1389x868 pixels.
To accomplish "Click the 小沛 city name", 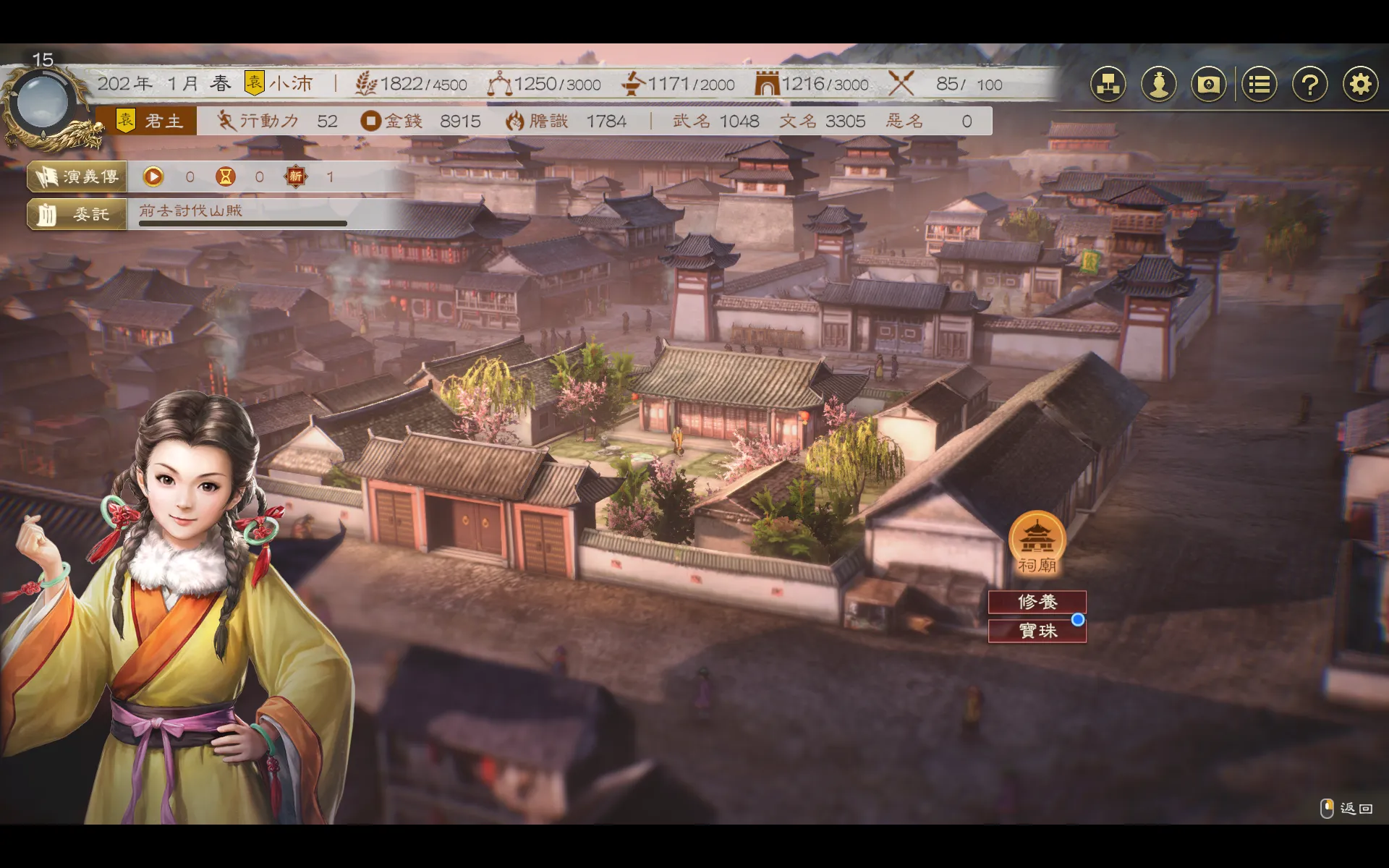I will click(289, 84).
